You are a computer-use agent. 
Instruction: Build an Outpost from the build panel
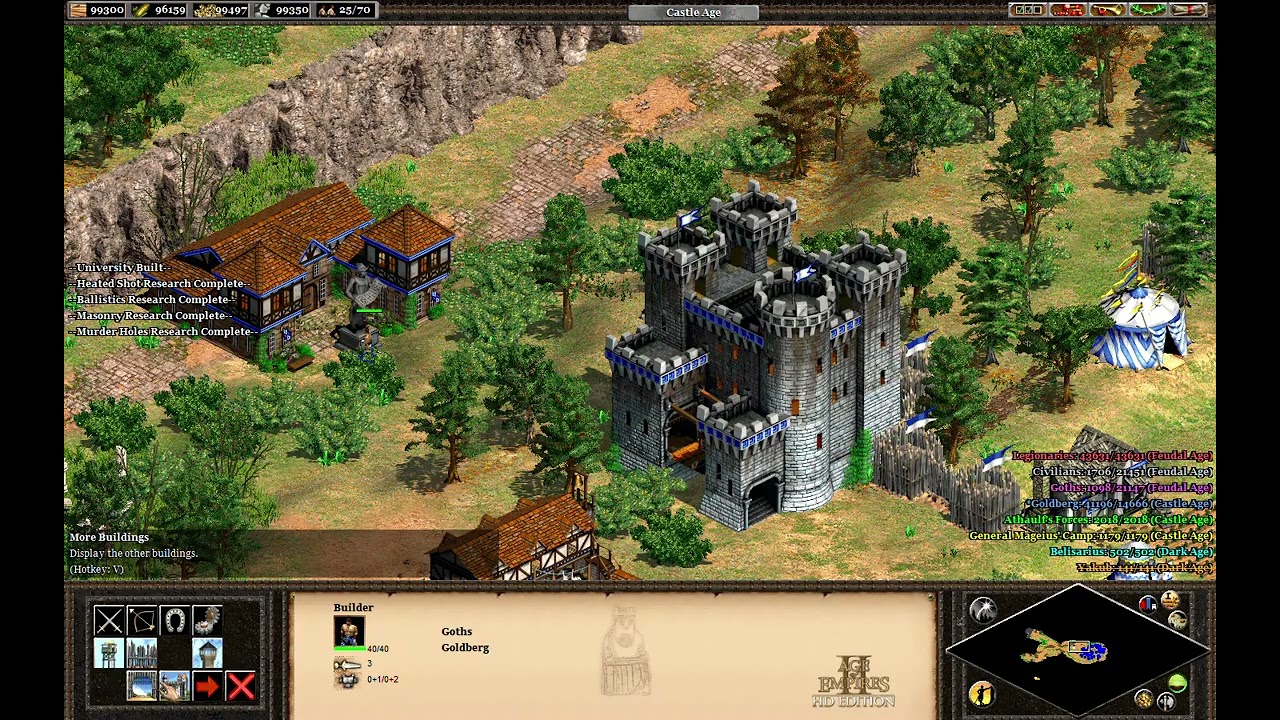pyautogui.click(x=109, y=654)
